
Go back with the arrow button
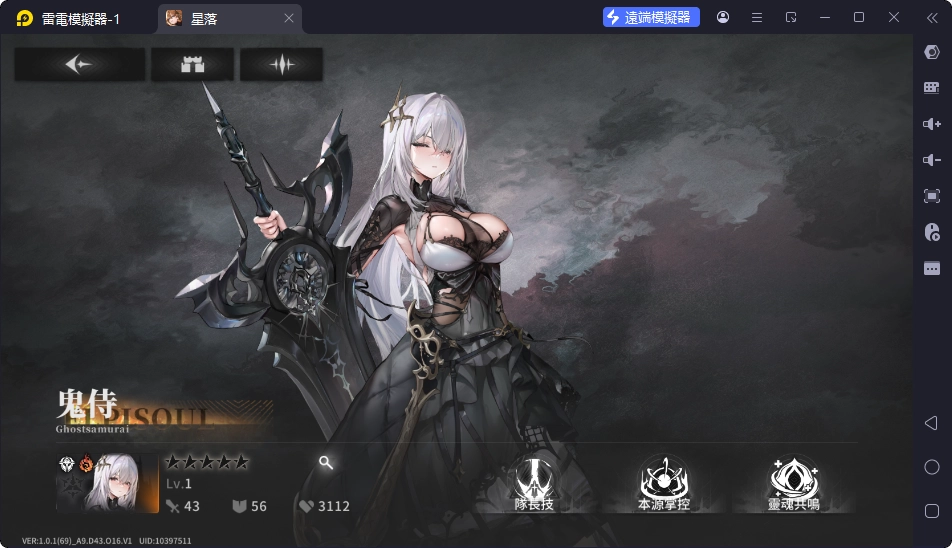(79, 65)
